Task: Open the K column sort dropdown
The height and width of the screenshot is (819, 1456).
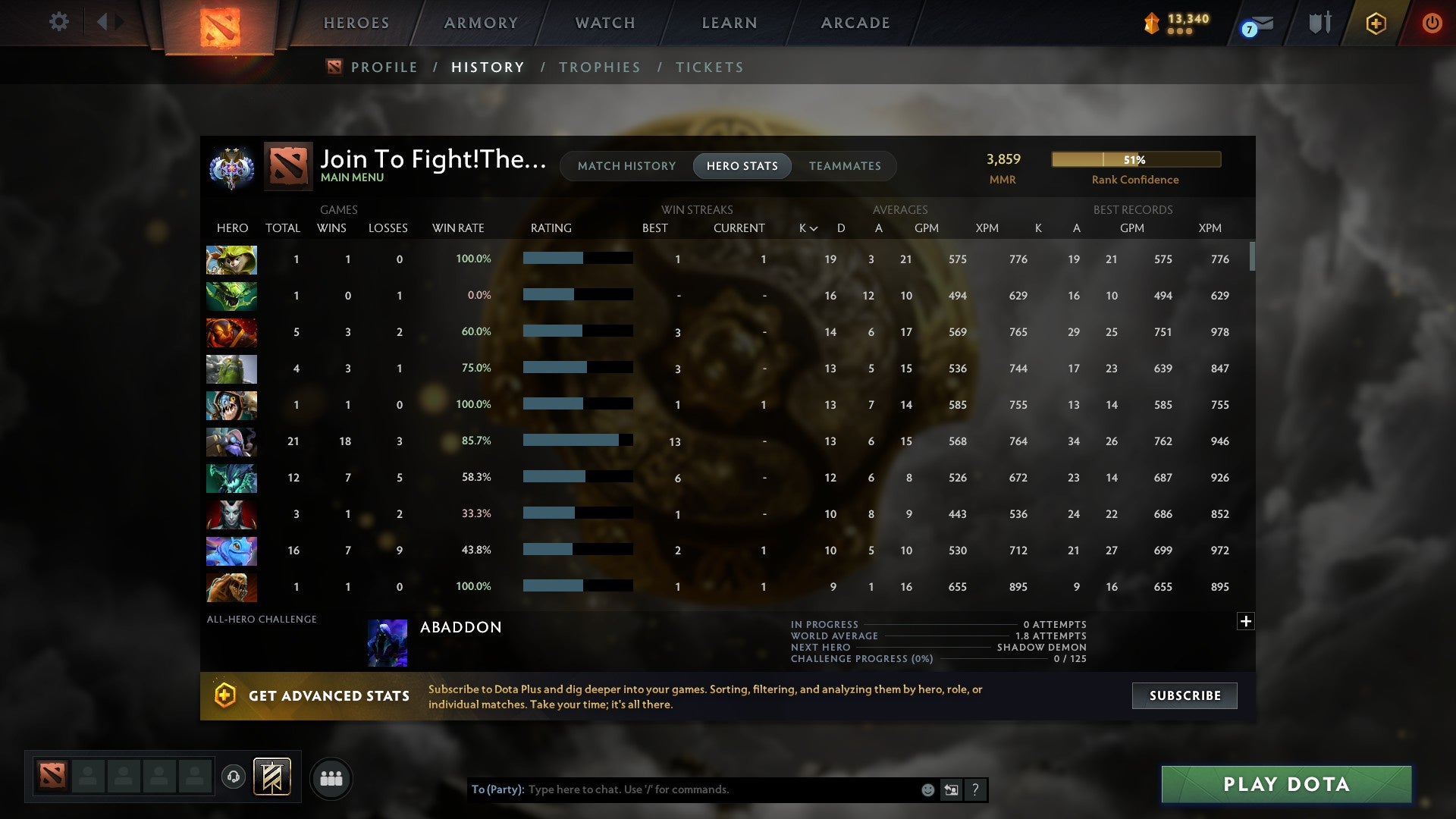Action: [806, 227]
